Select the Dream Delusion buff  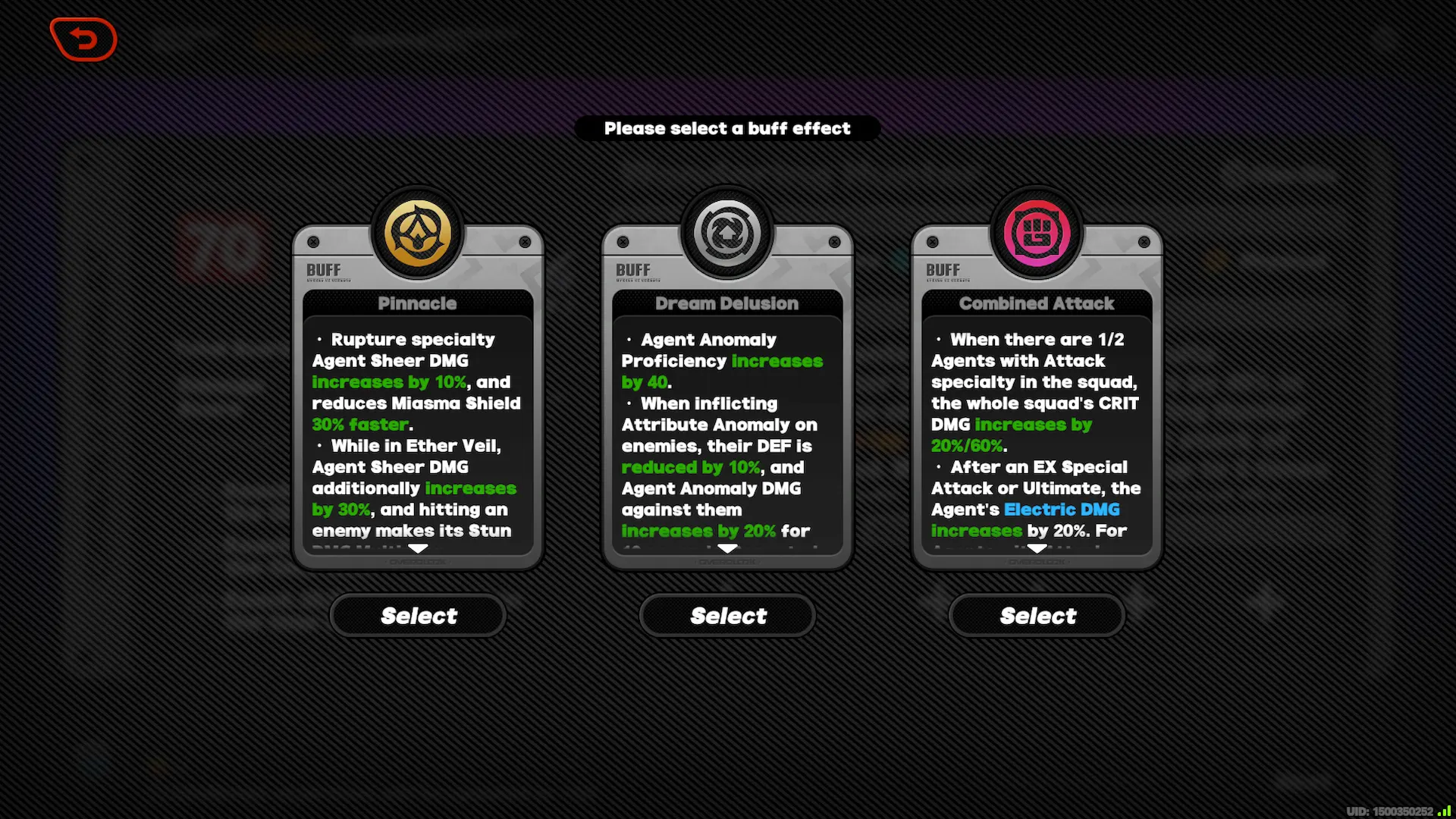tap(726, 615)
